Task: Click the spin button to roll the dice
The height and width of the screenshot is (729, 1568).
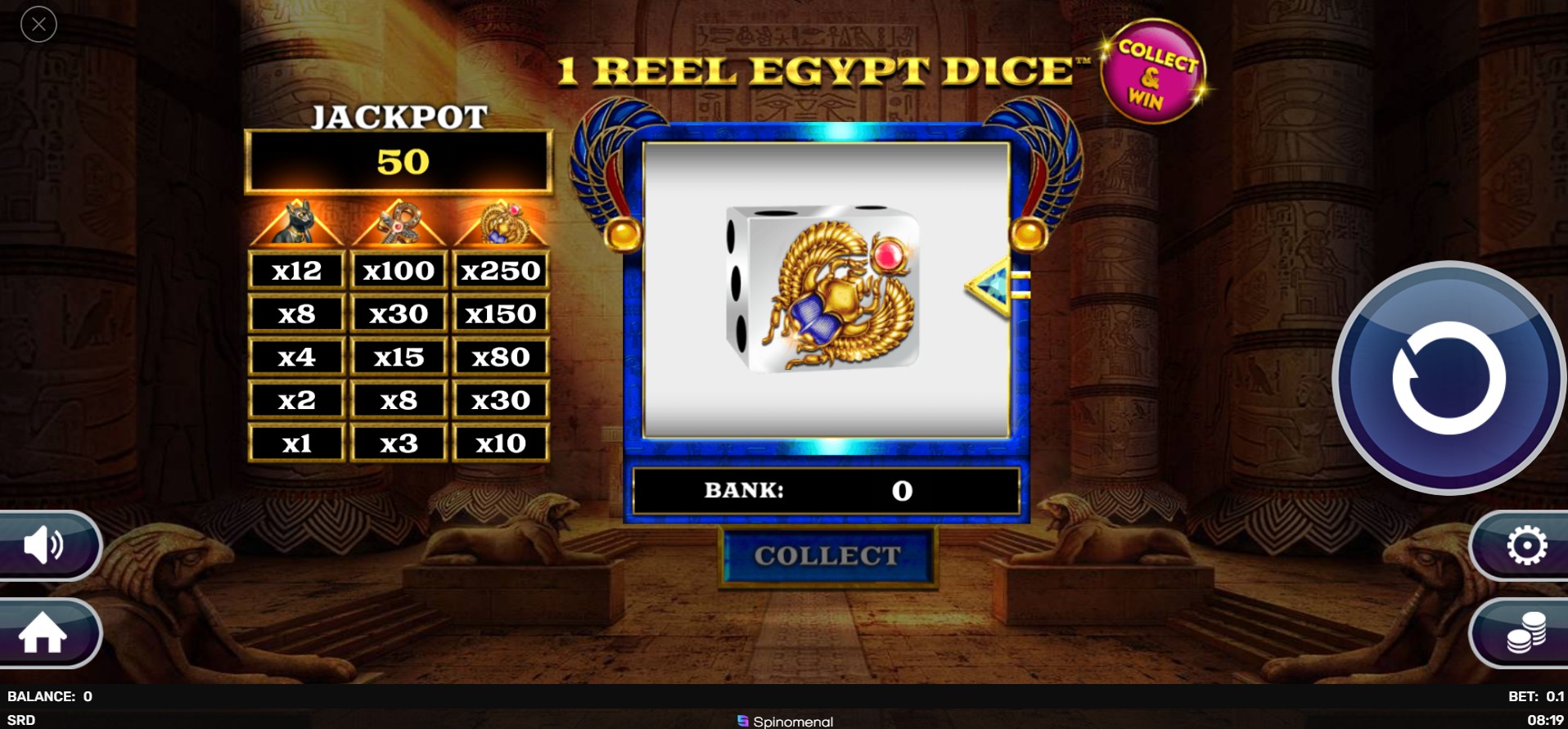Action: [x=1448, y=378]
